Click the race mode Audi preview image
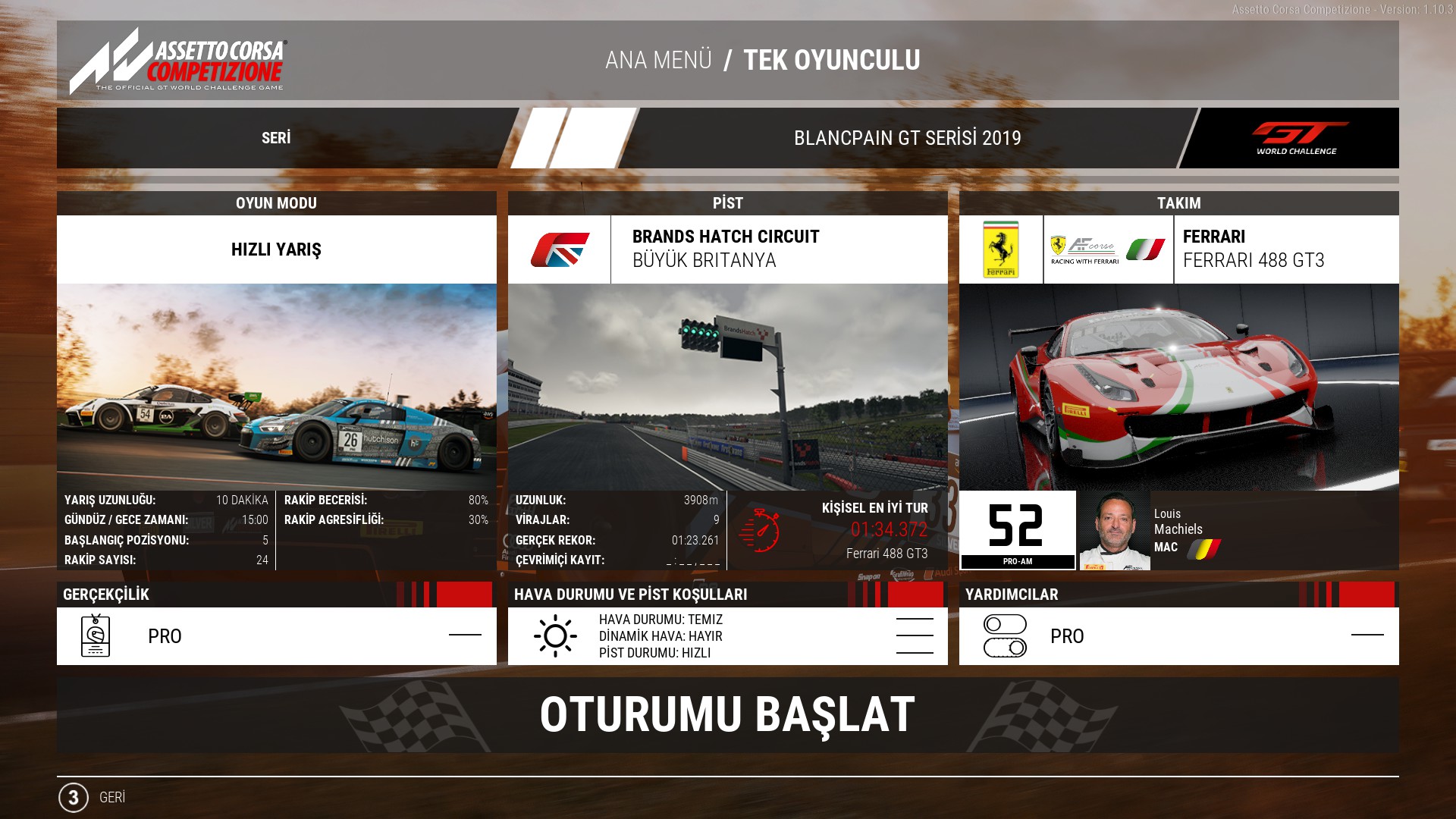The image size is (1456, 819). 276,387
